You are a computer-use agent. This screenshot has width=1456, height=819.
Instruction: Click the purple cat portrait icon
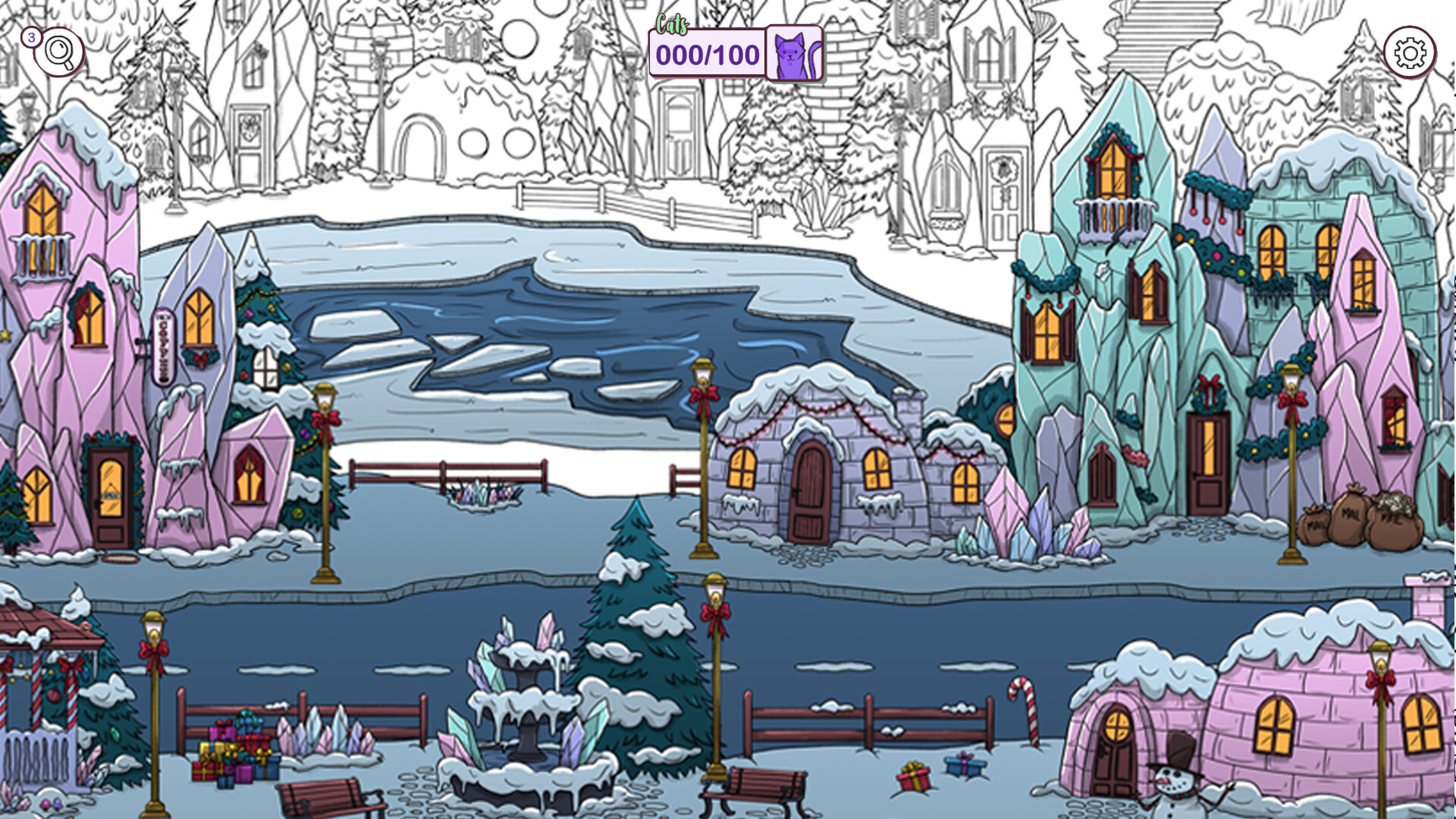[x=792, y=52]
